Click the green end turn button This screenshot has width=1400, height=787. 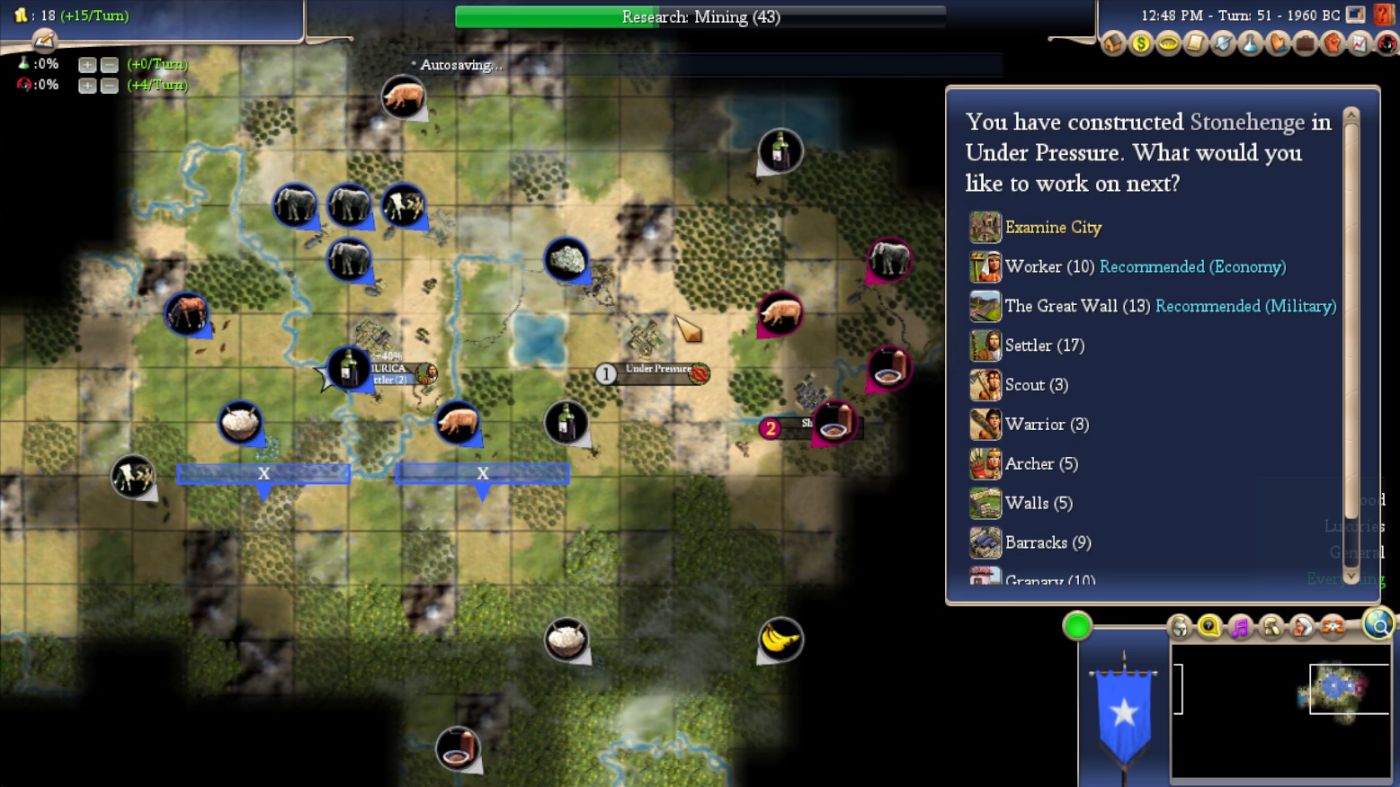point(1077,627)
